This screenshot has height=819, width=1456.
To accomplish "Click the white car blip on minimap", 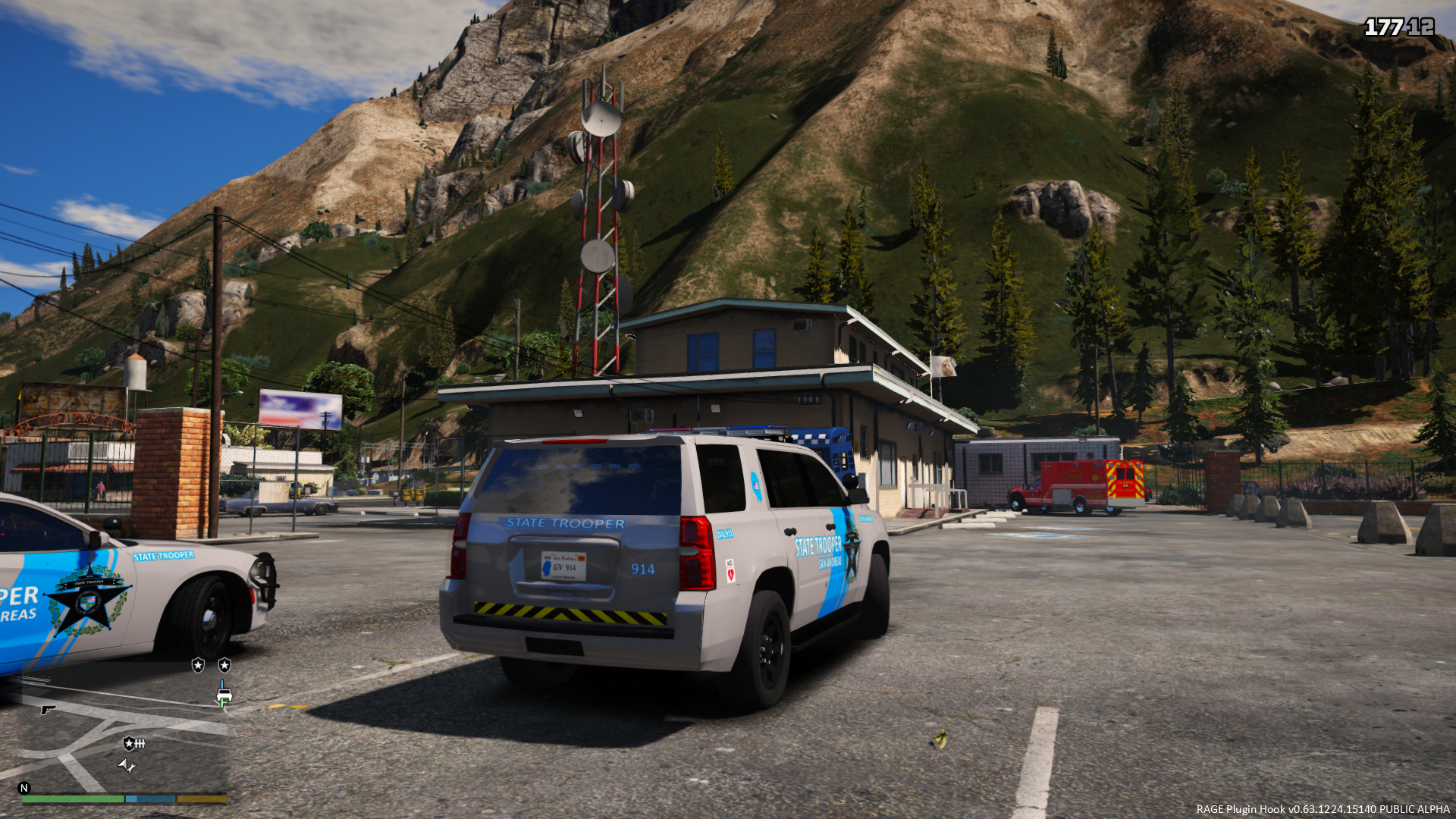I will click(224, 693).
